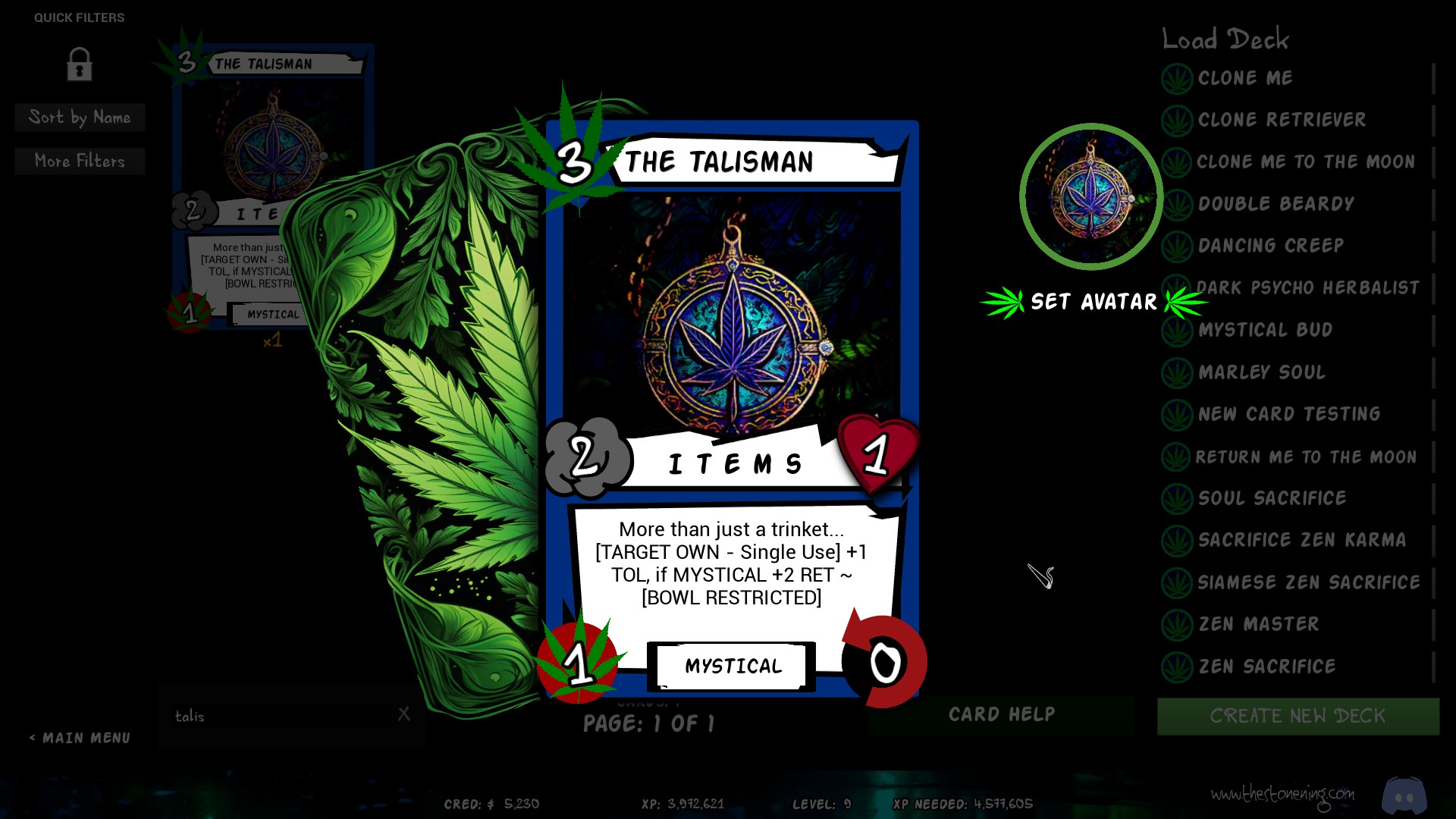
Task: Load the Dancing Creep deck
Action: coord(1270,246)
